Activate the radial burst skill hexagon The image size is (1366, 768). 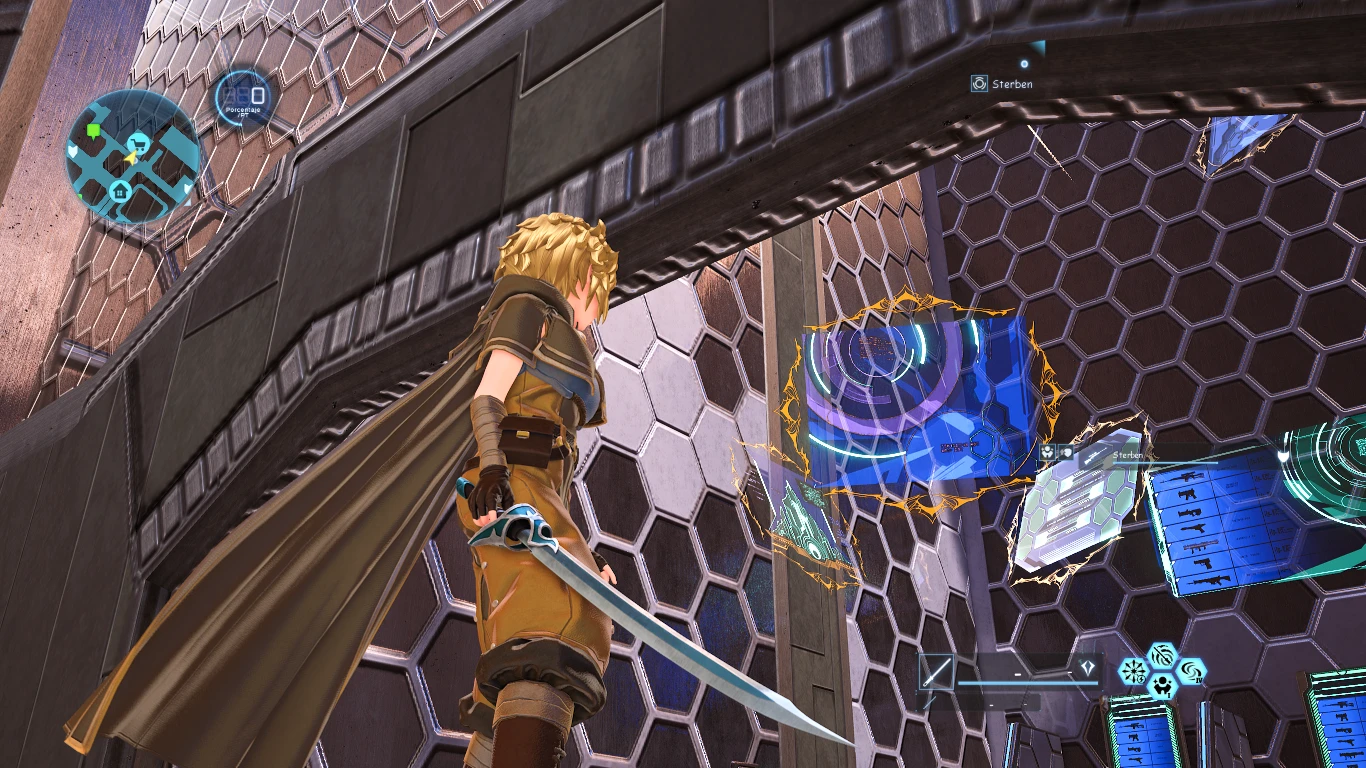tap(1133, 671)
